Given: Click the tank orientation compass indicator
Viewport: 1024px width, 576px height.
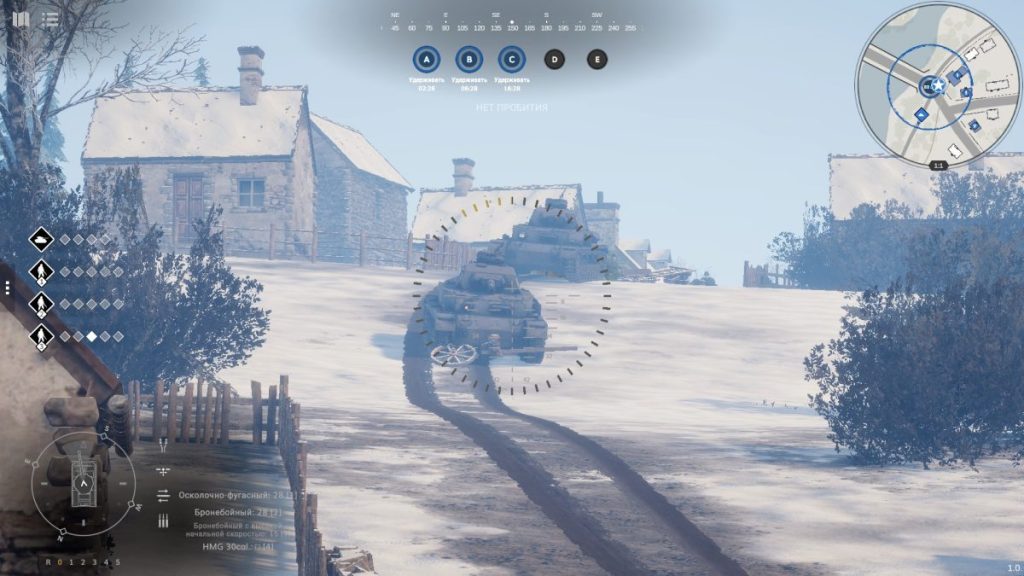Looking at the screenshot, I should coord(84,484).
